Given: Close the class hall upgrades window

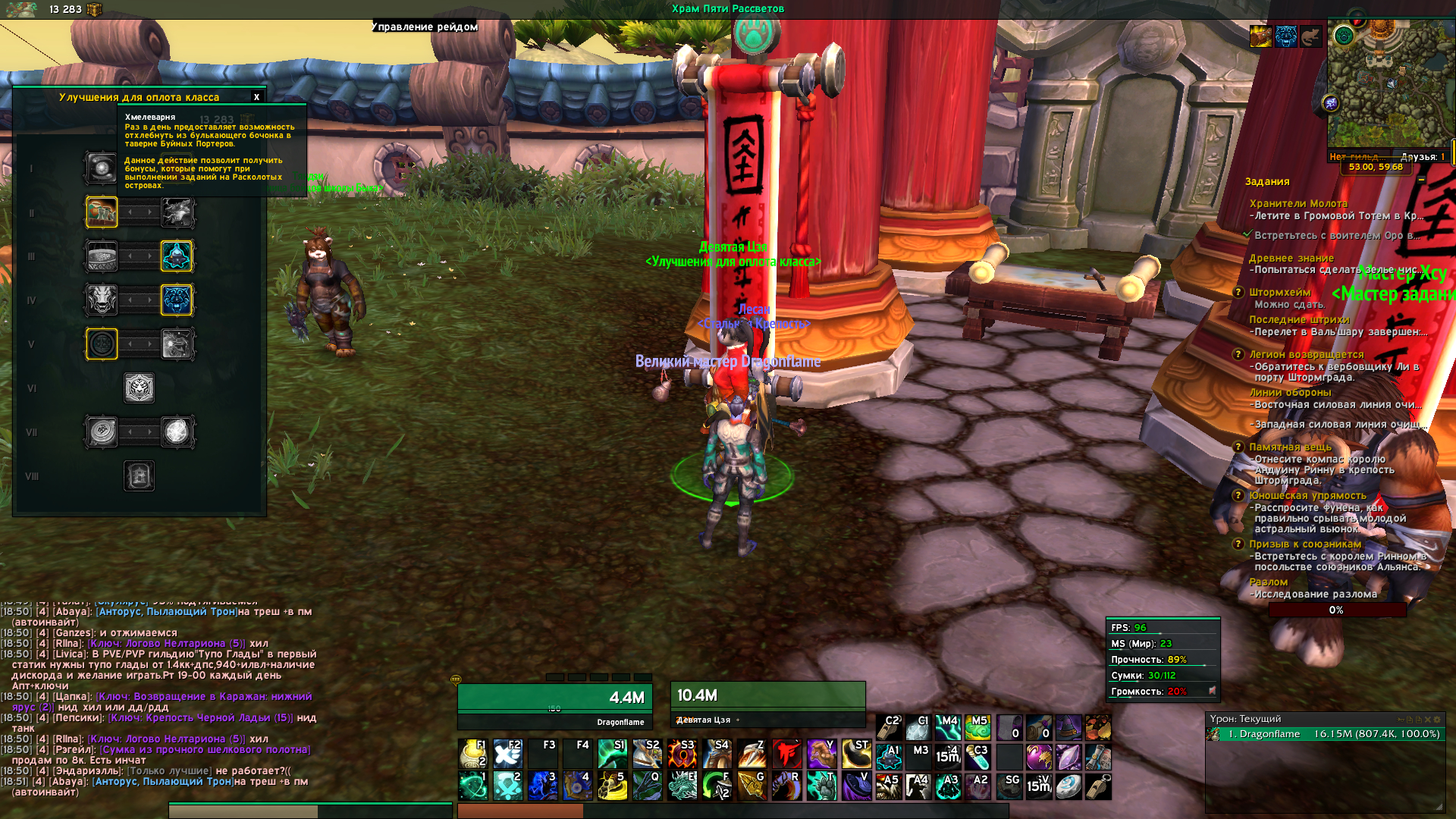Looking at the screenshot, I should pyautogui.click(x=256, y=97).
